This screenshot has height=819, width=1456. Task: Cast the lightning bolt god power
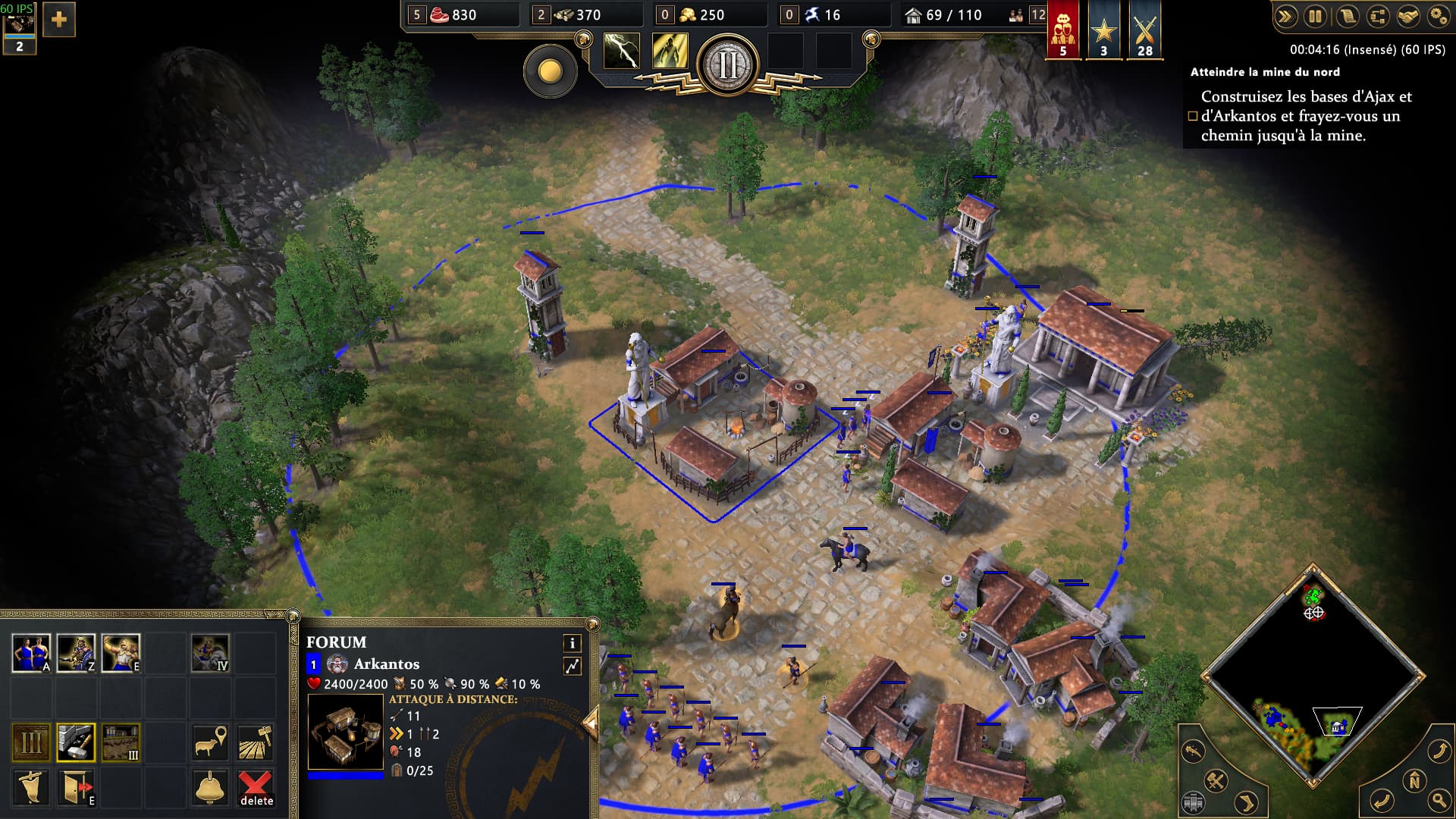click(621, 52)
